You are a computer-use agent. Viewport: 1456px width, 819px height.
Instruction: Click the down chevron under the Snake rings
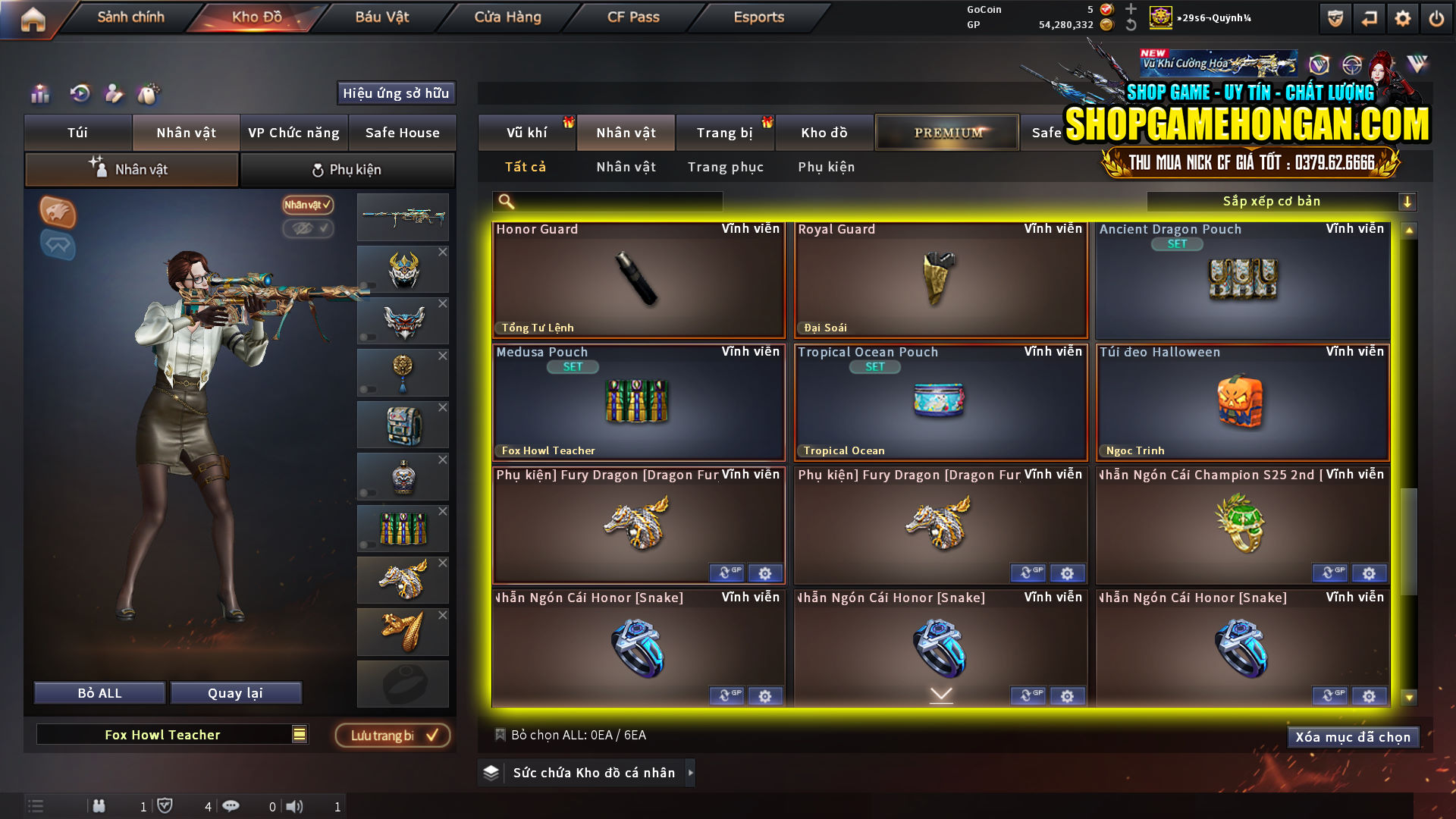tap(941, 693)
